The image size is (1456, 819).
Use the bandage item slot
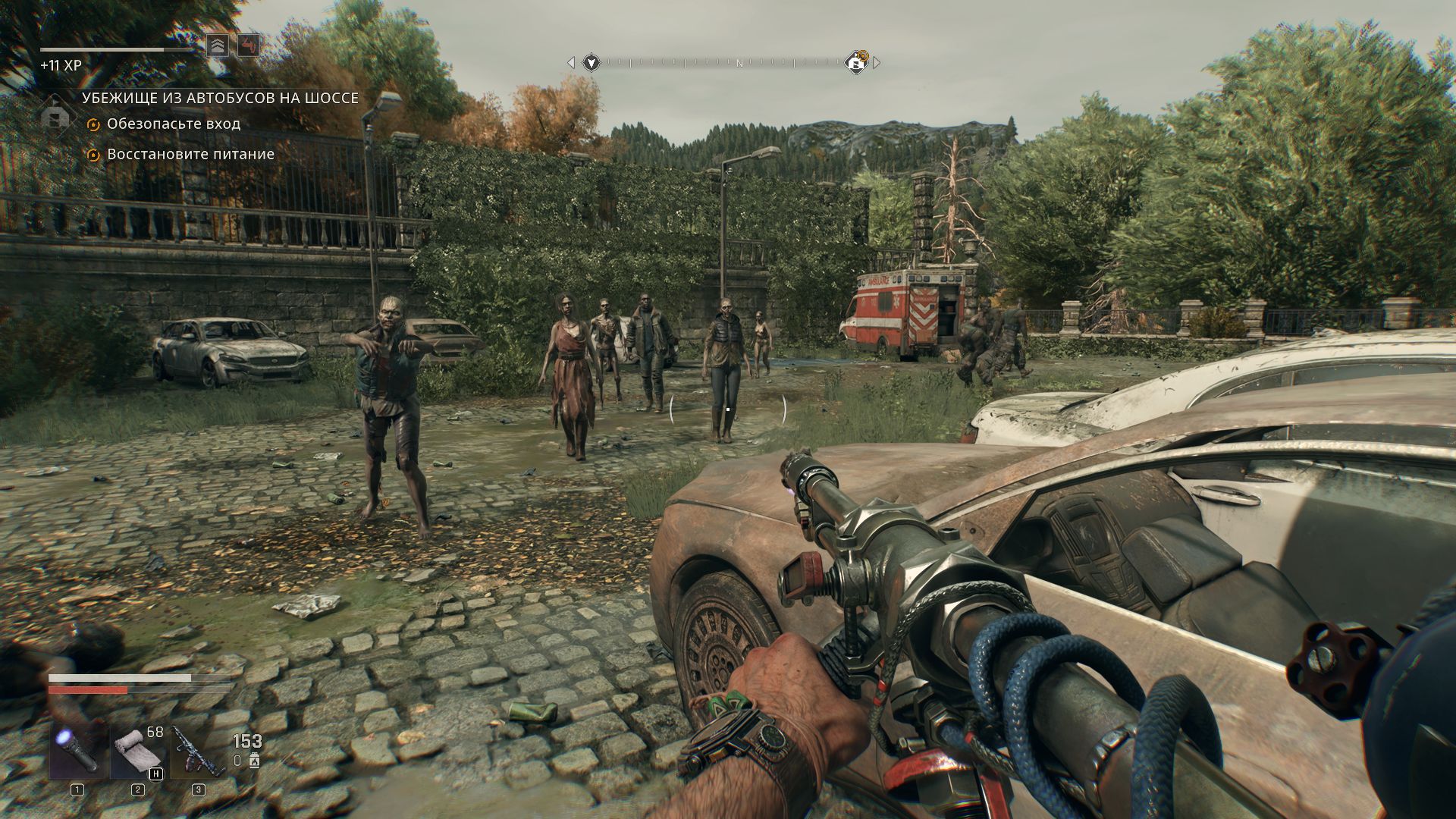(138, 752)
